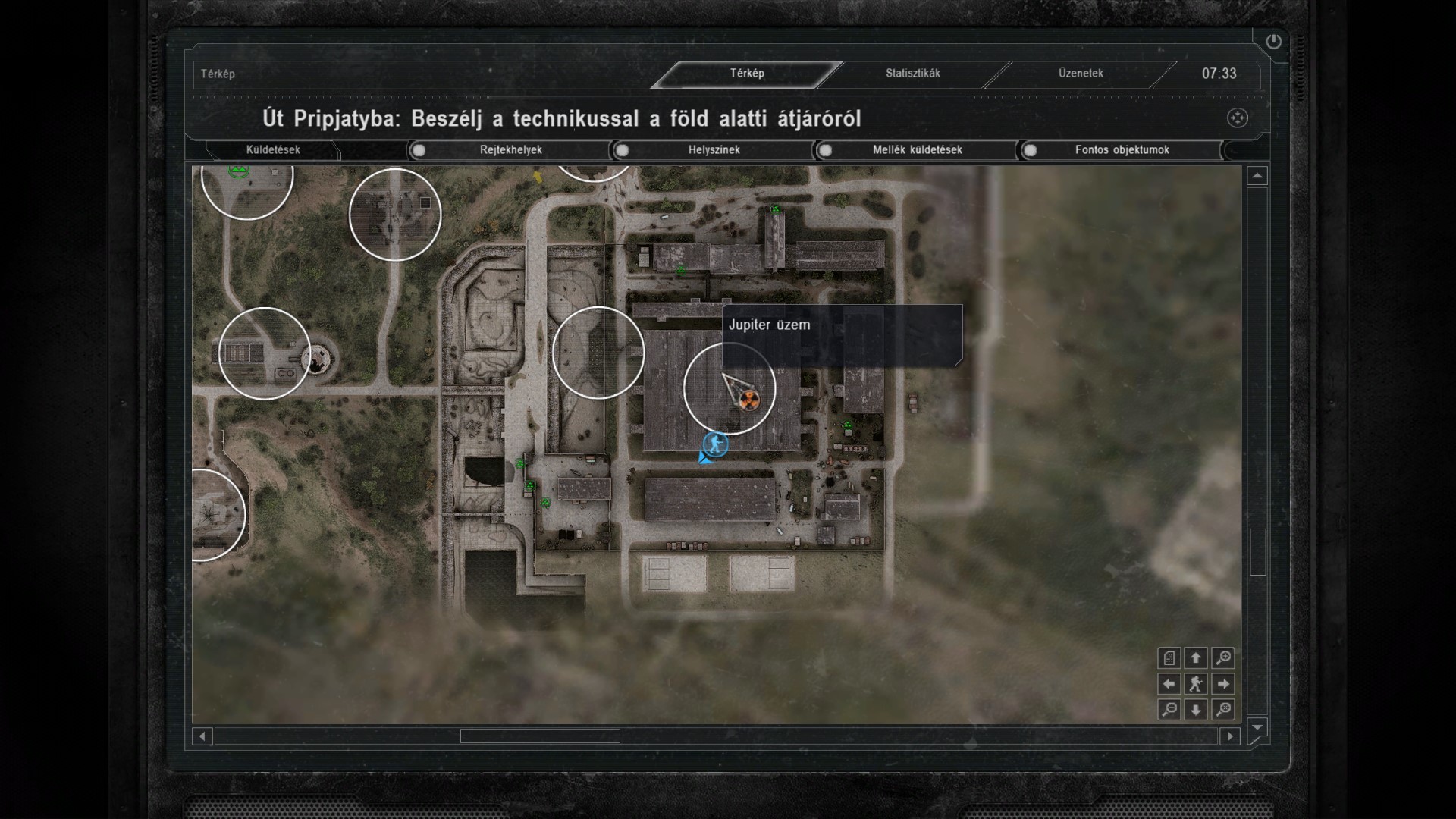The height and width of the screenshot is (819, 1456).
Task: Click the horizontal scrollbar's right arrow
Action: click(1230, 736)
